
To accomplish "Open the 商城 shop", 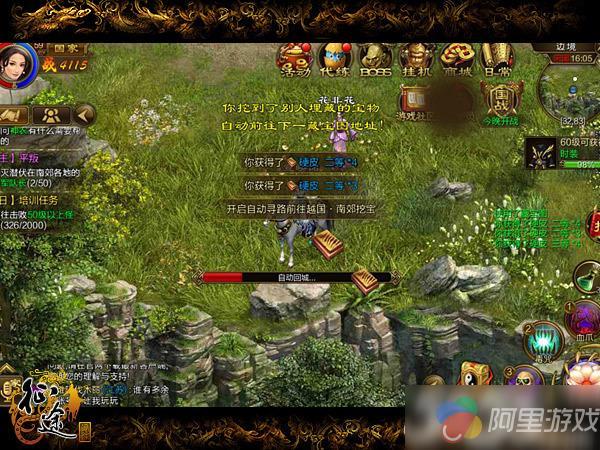I will pos(455,58).
